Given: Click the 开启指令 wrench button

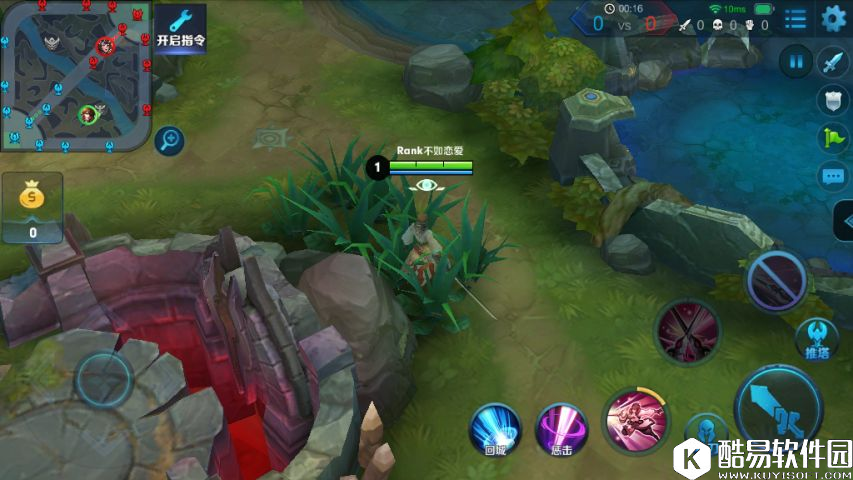Looking at the screenshot, I should coord(180,28).
